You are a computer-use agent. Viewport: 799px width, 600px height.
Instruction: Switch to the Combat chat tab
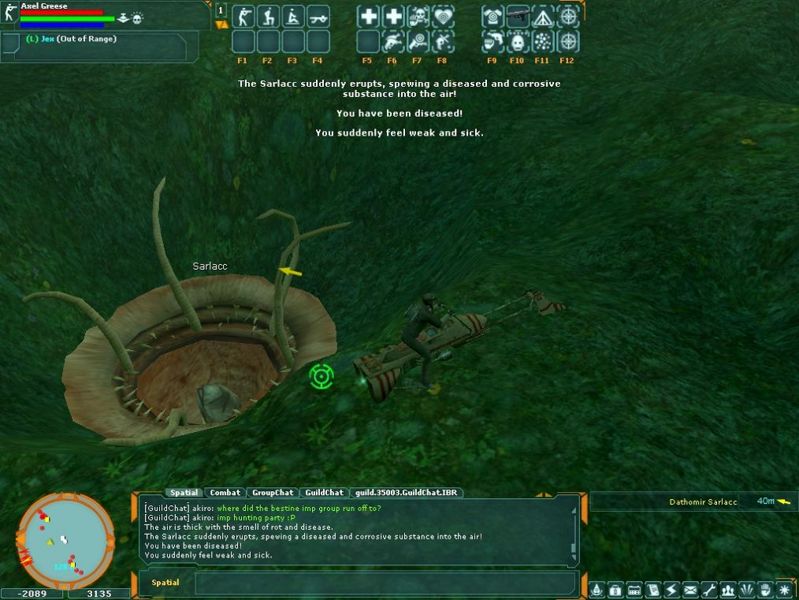pyautogui.click(x=225, y=492)
